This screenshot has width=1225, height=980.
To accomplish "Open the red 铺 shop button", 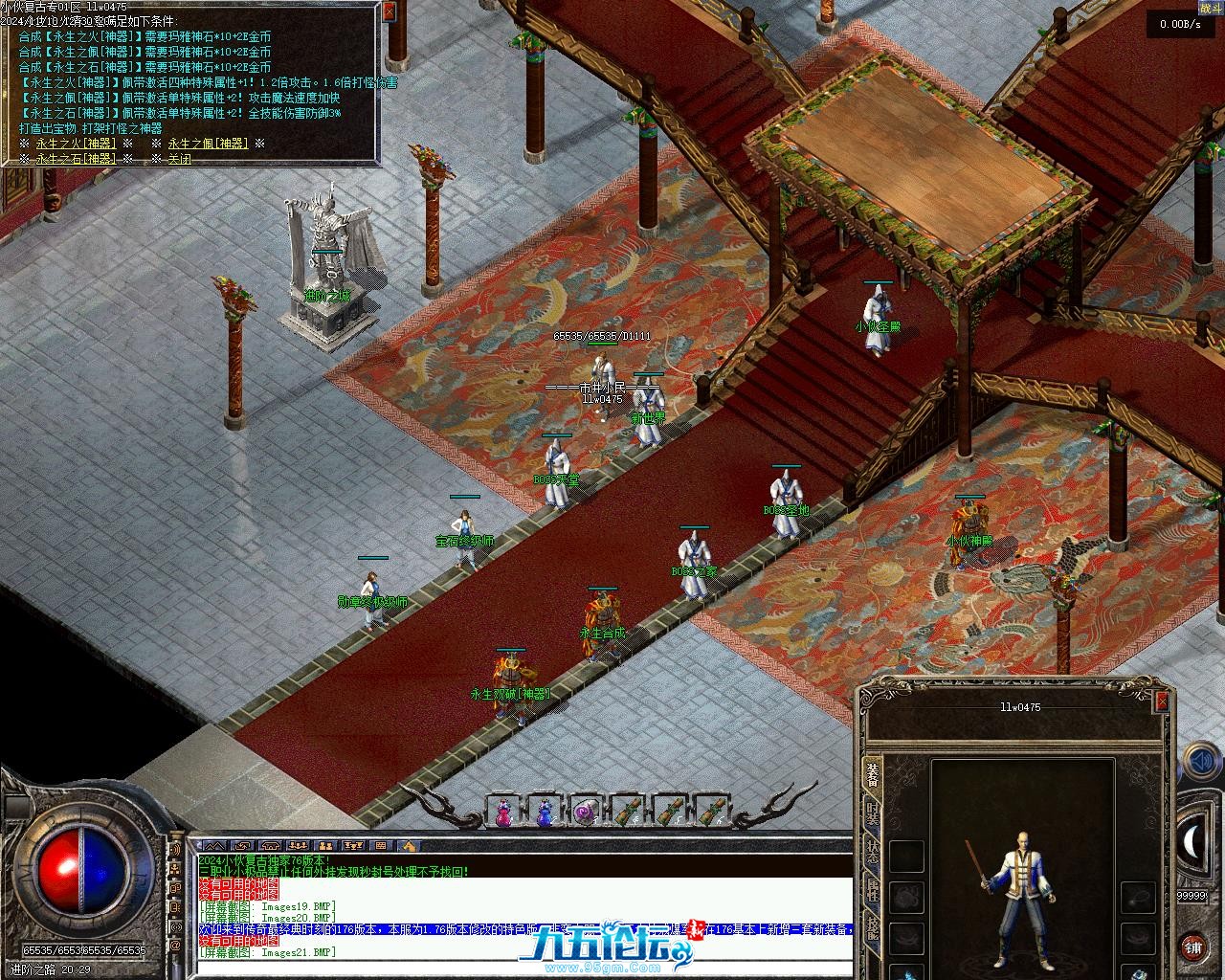I will 1192,947.
